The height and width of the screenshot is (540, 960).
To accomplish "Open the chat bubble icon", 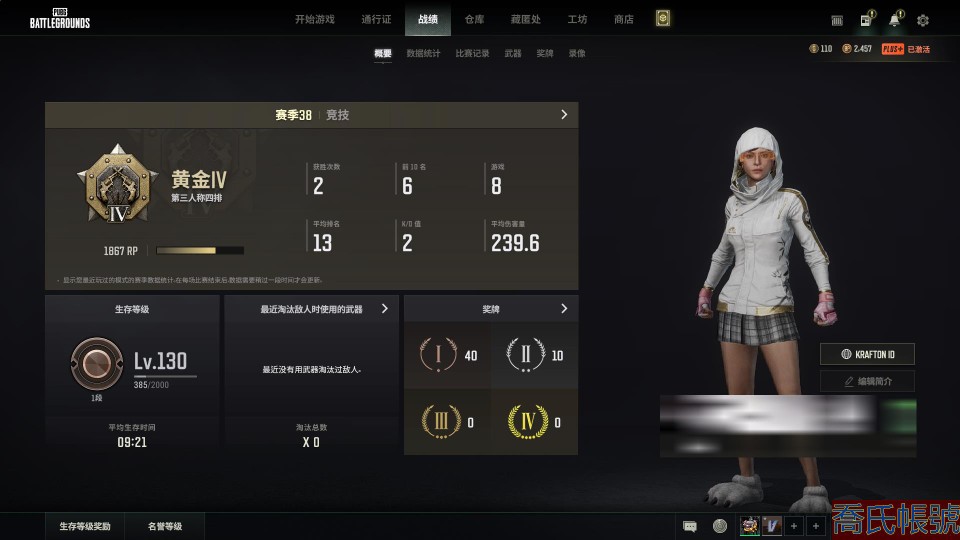I will 690,526.
